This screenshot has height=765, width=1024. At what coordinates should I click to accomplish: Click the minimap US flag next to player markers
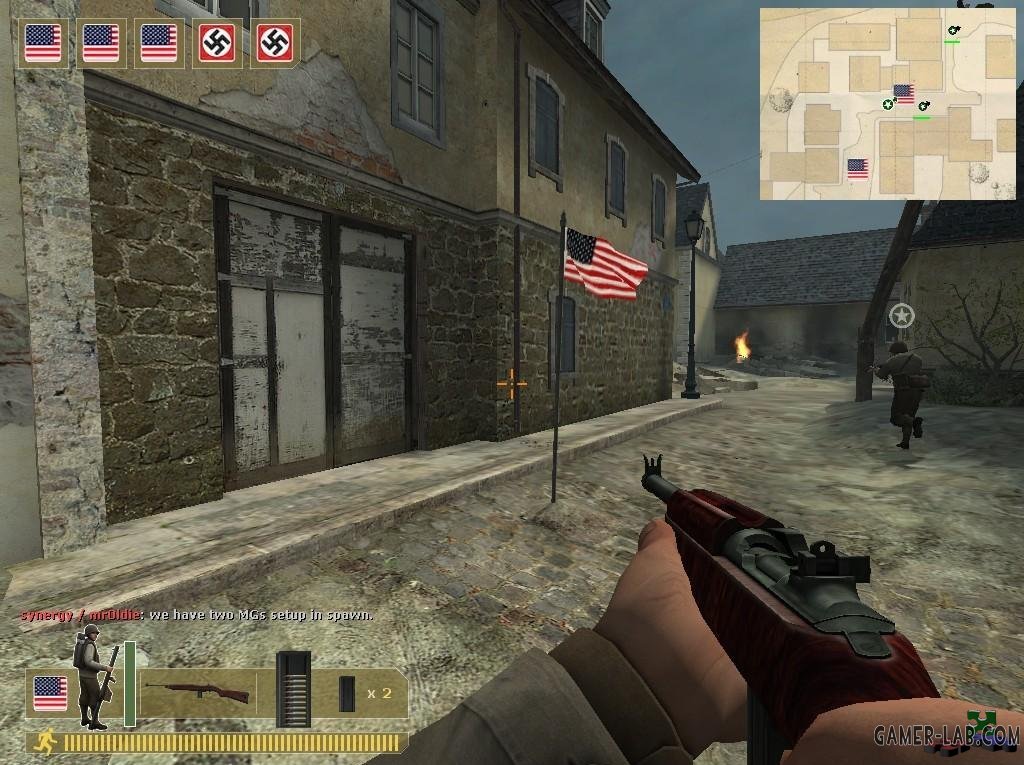pyautogui.click(x=904, y=94)
